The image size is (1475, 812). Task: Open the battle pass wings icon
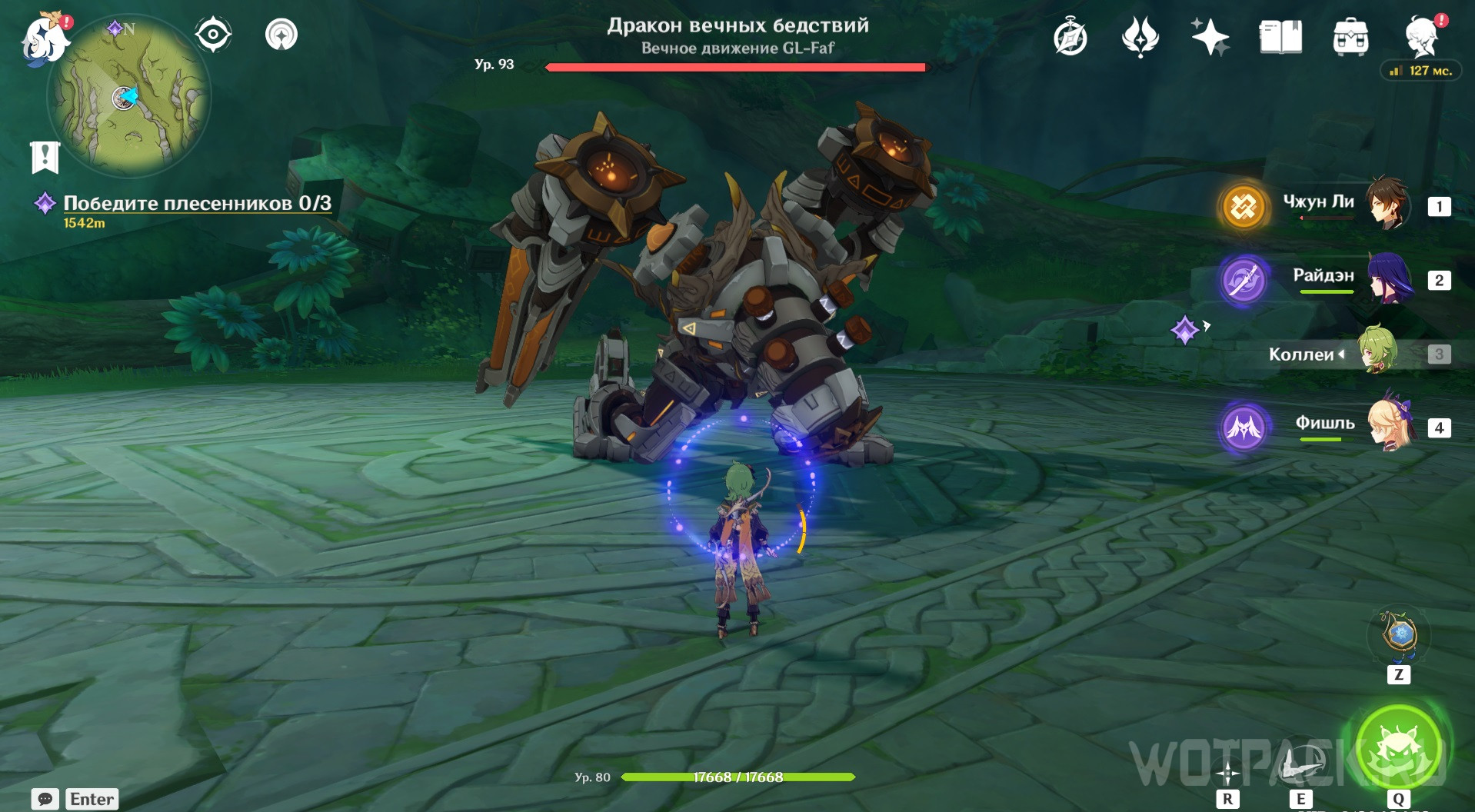coord(1140,37)
